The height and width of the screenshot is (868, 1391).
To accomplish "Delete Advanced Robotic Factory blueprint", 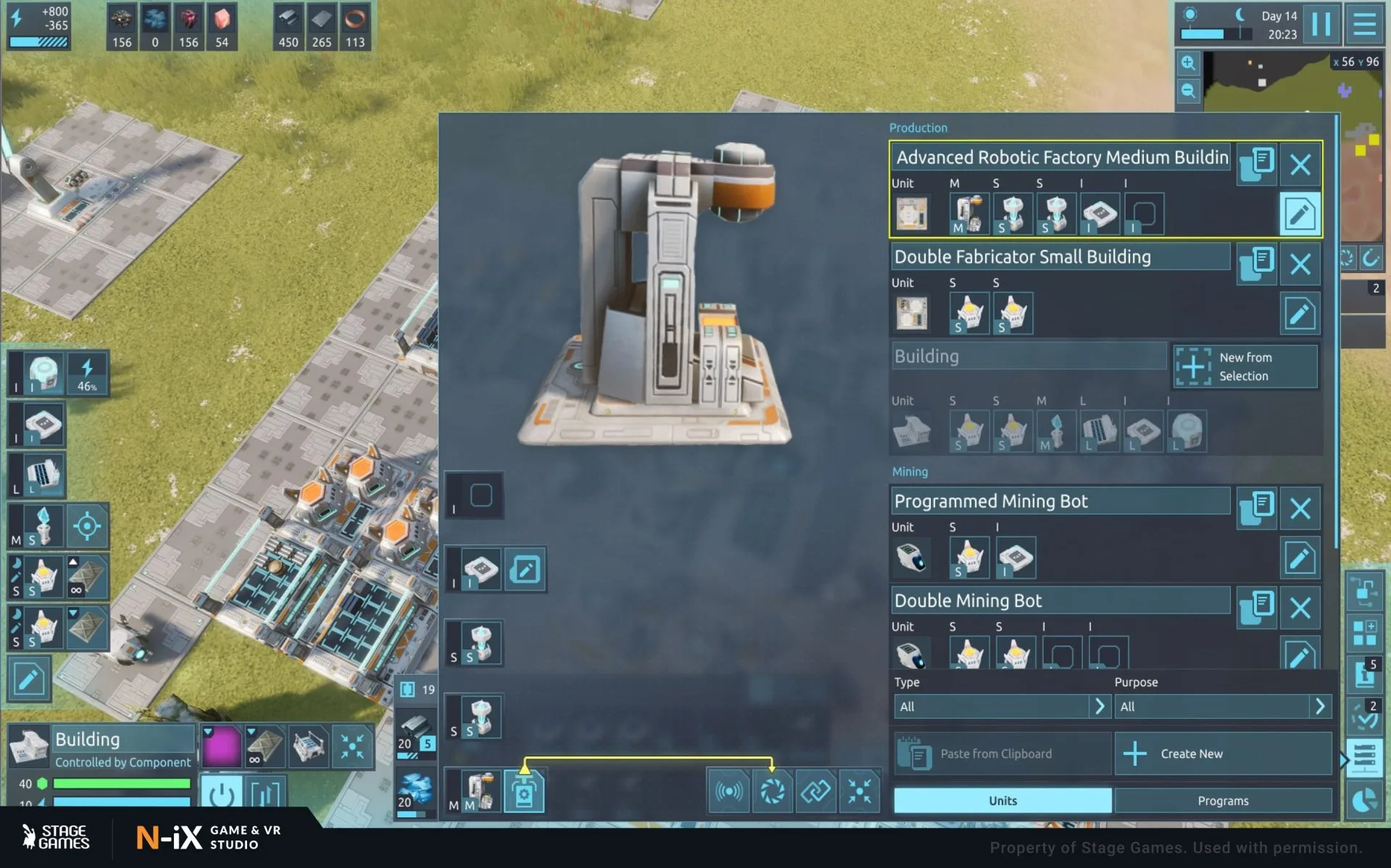I will pos(1300,164).
